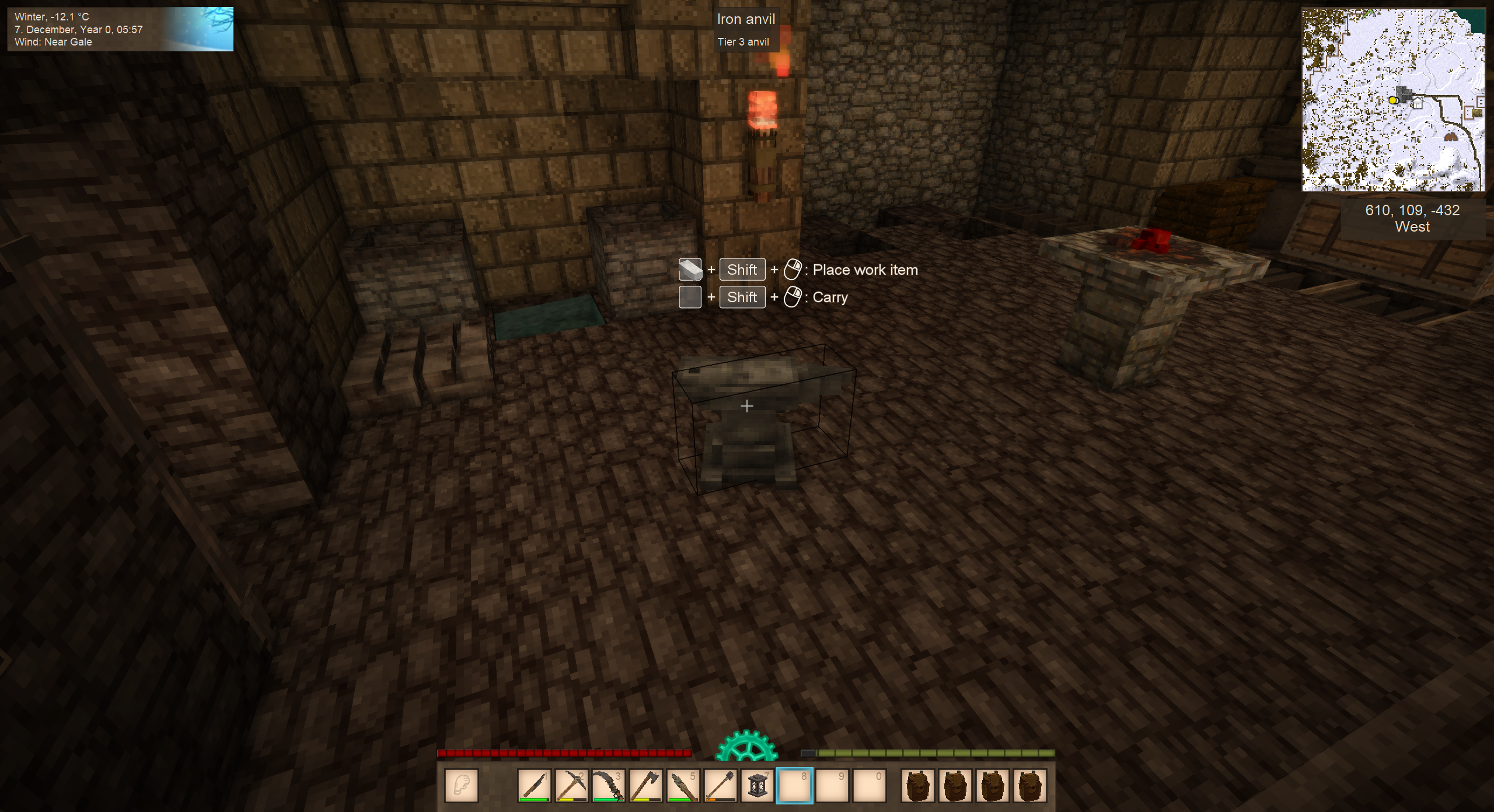Viewport: 1494px width, 812px height.
Task: Click the season and weather info panel
Action: click(120, 29)
